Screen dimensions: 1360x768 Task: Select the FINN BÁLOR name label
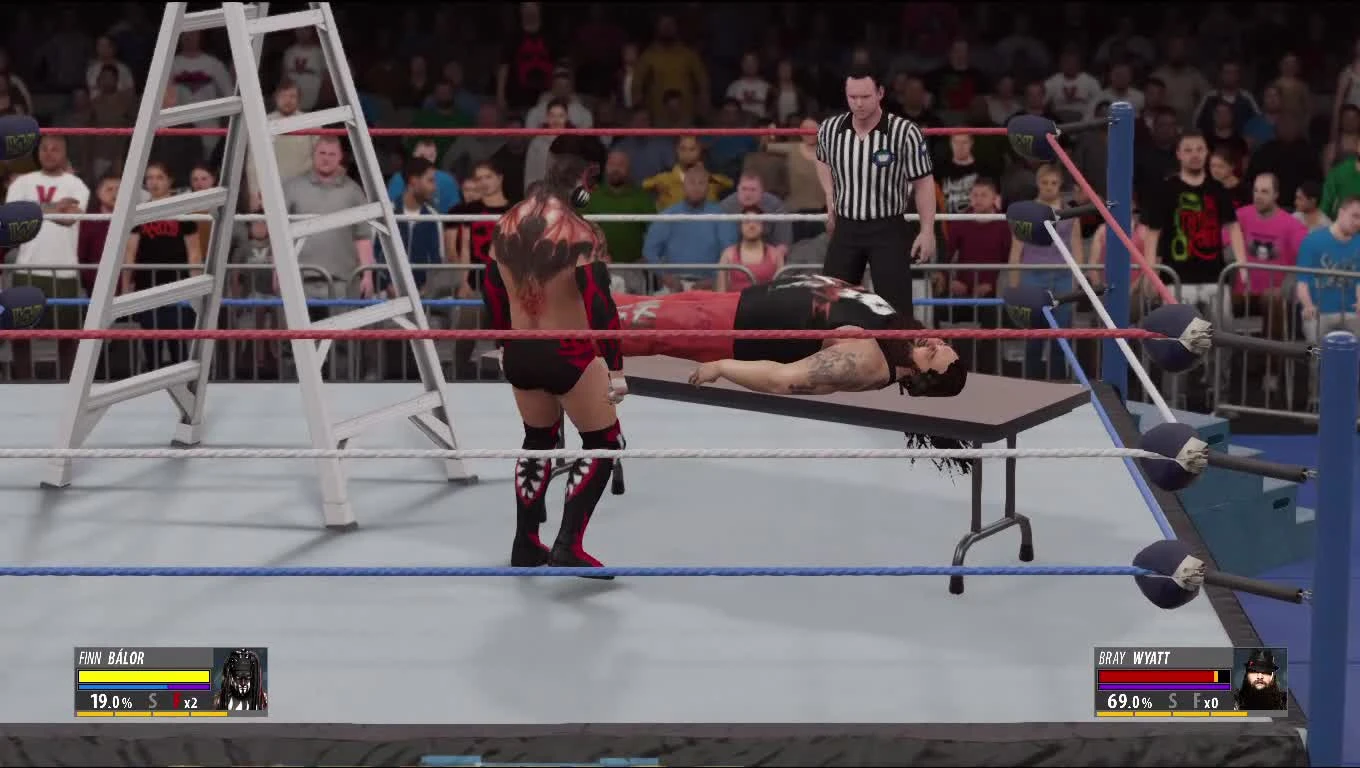coord(112,657)
